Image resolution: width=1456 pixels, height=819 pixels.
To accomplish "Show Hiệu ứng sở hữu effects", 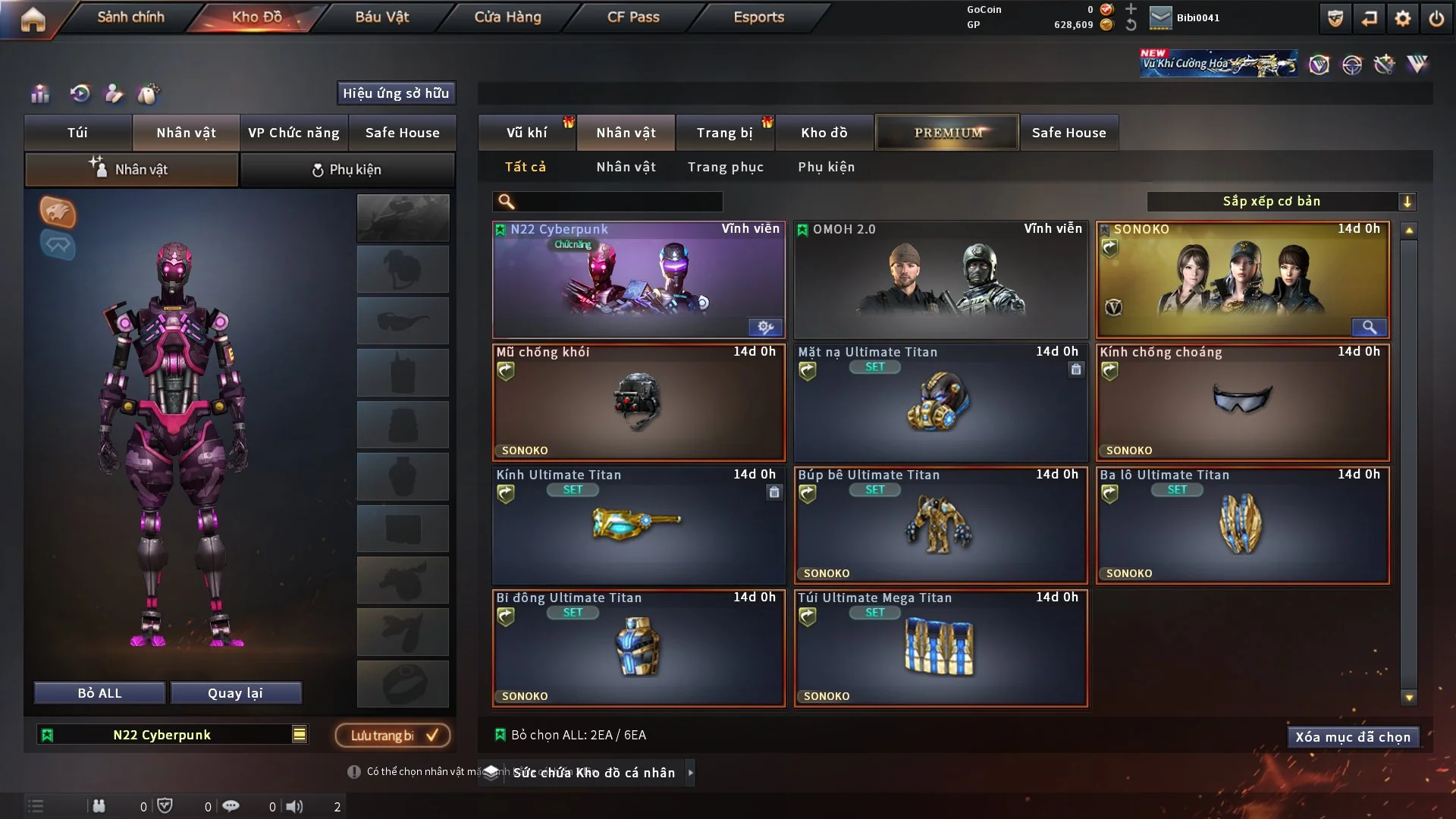I will pos(396,93).
